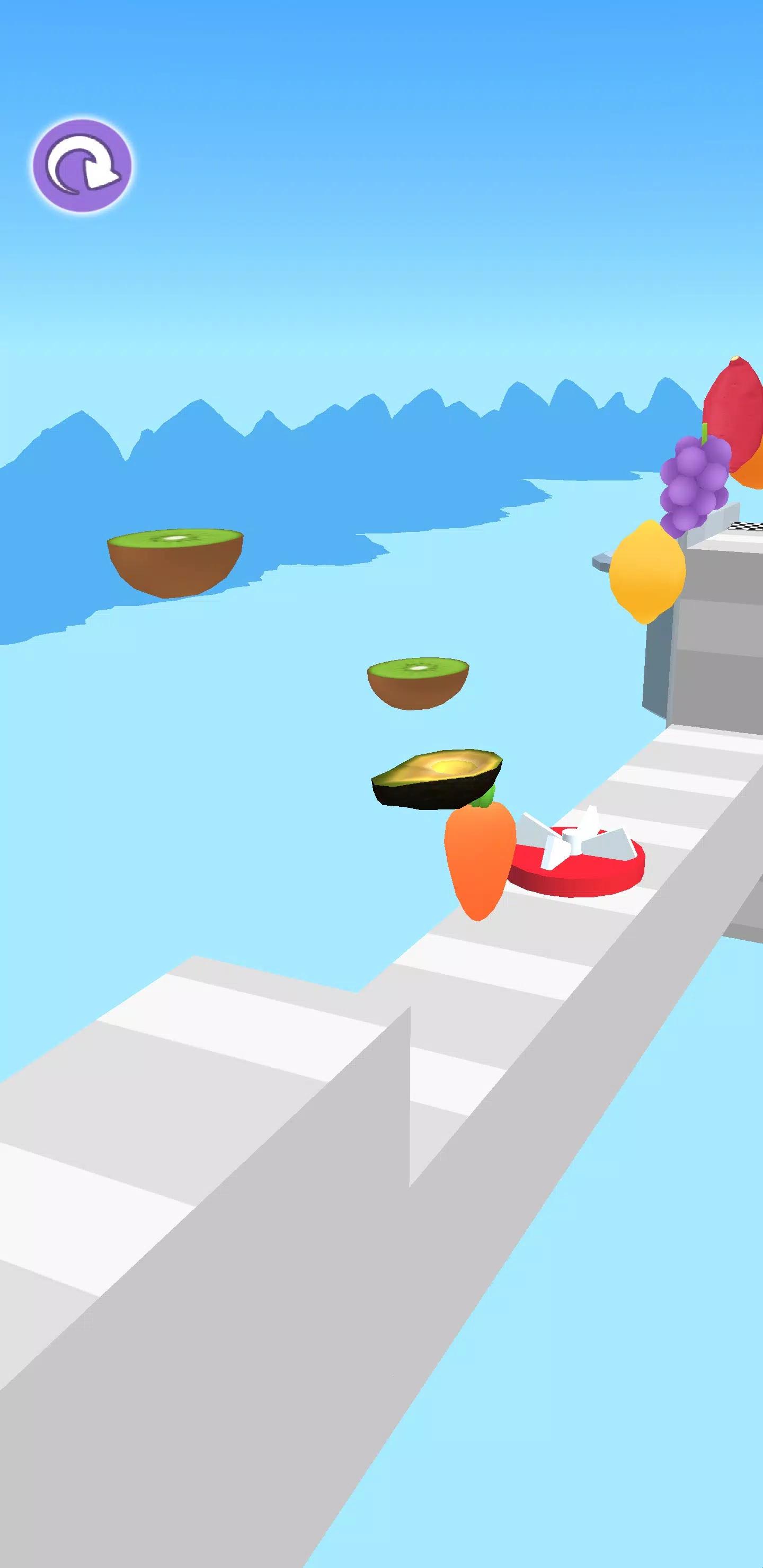This screenshot has width=763, height=1568.
Task: Tap the purple restart arrow button
Action: point(82,166)
